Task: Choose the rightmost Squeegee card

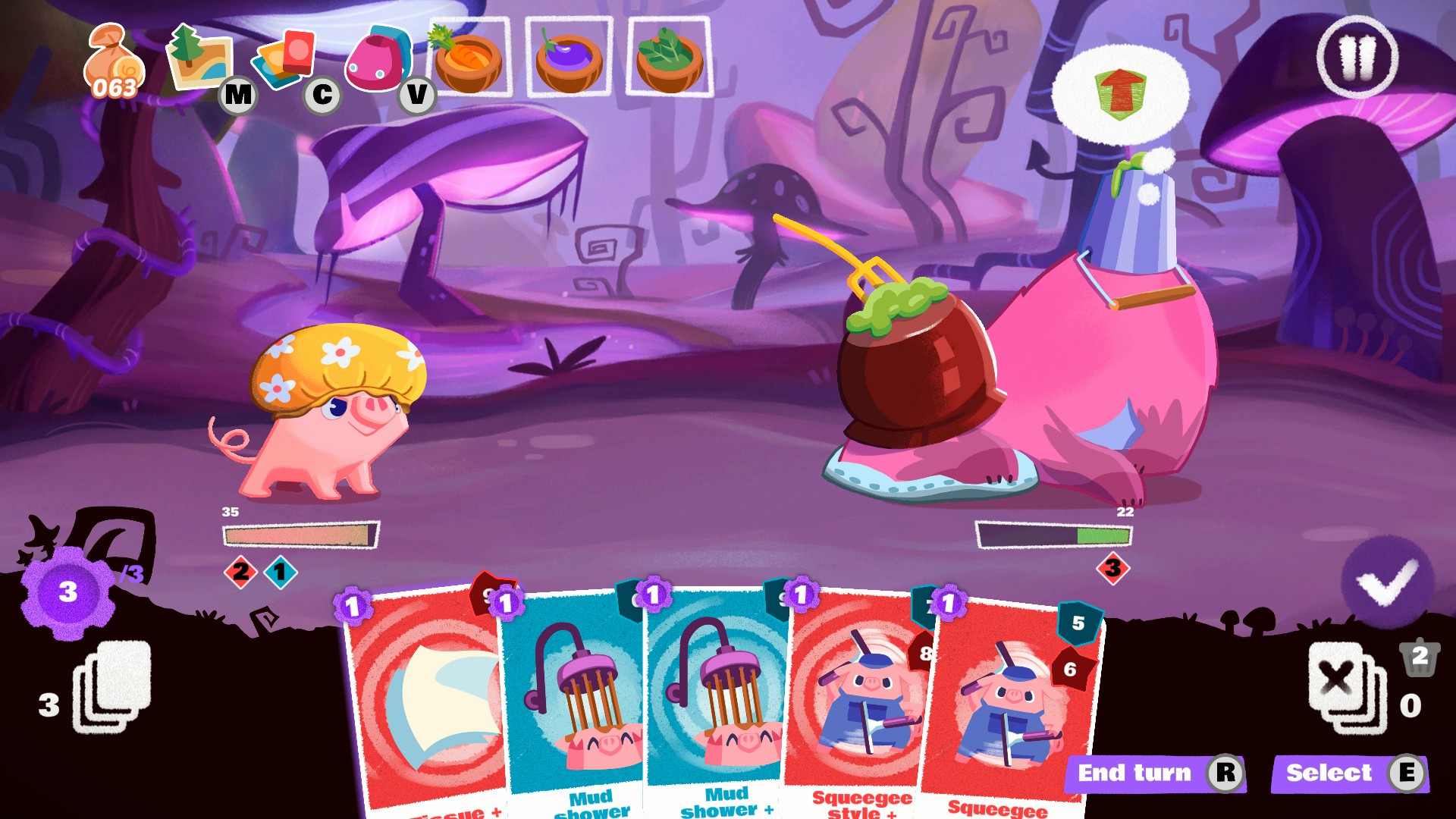Action: point(1009,713)
